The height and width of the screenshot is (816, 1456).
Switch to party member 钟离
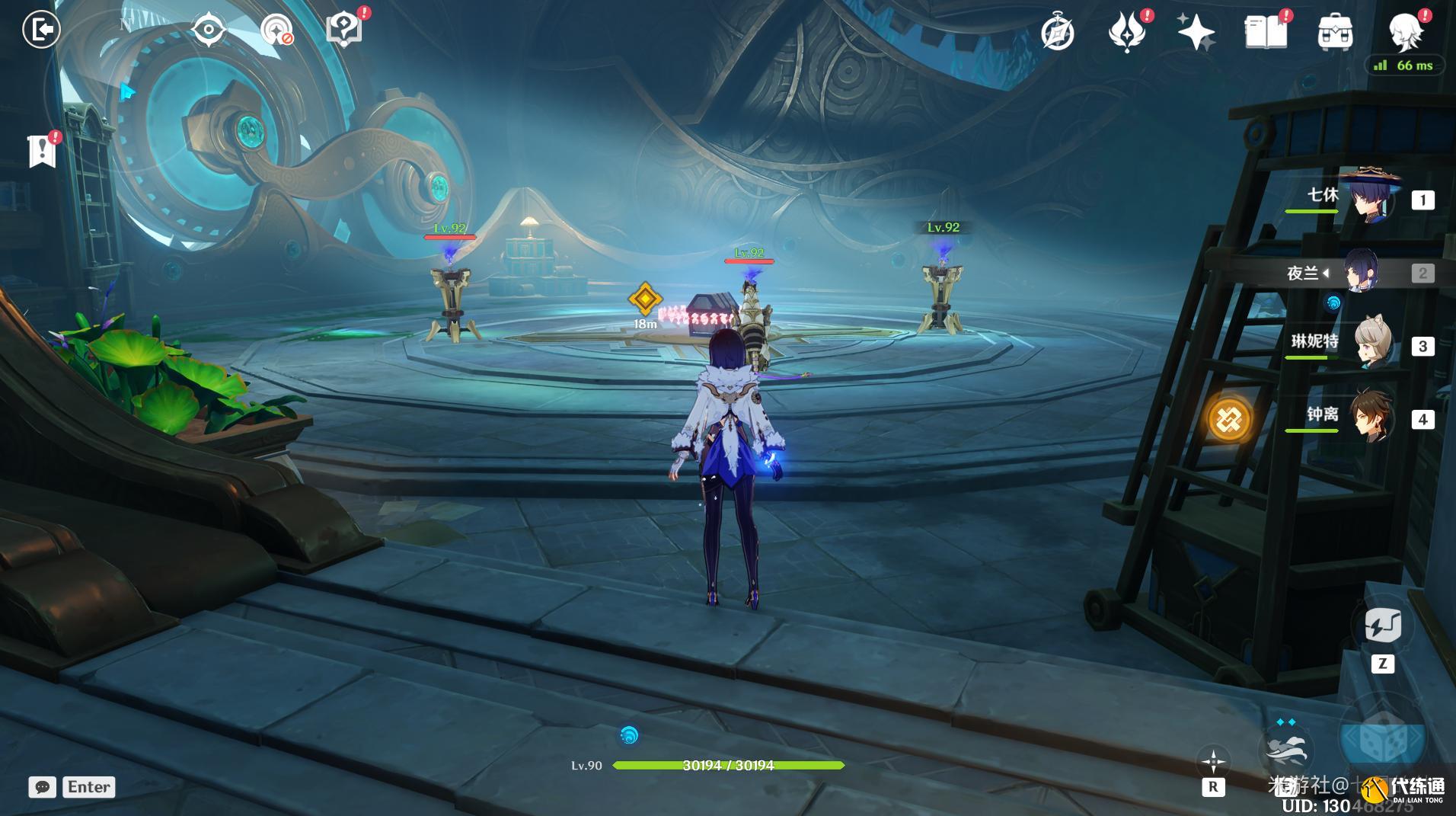point(1370,418)
